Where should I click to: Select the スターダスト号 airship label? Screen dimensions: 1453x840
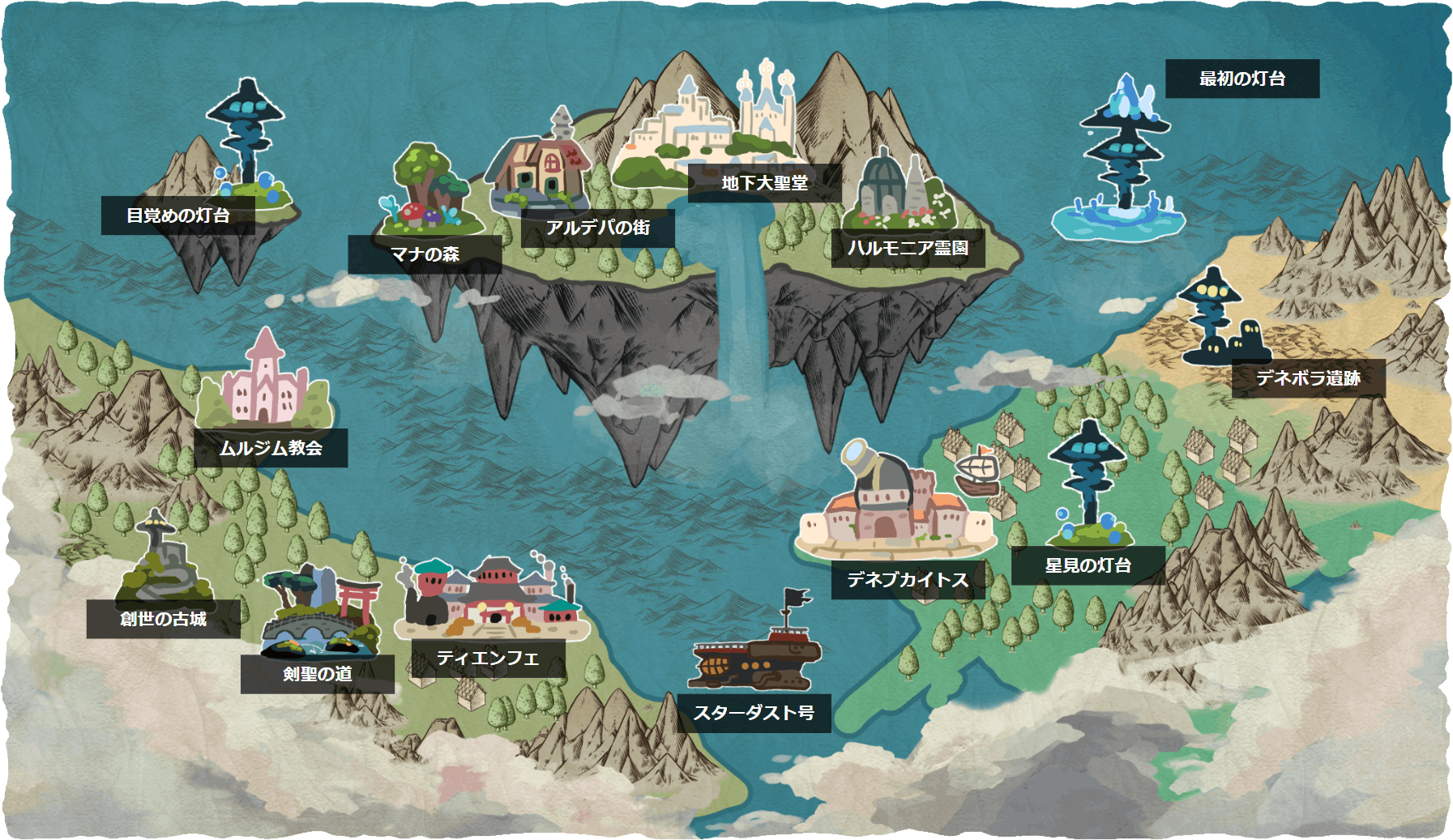[x=754, y=713]
